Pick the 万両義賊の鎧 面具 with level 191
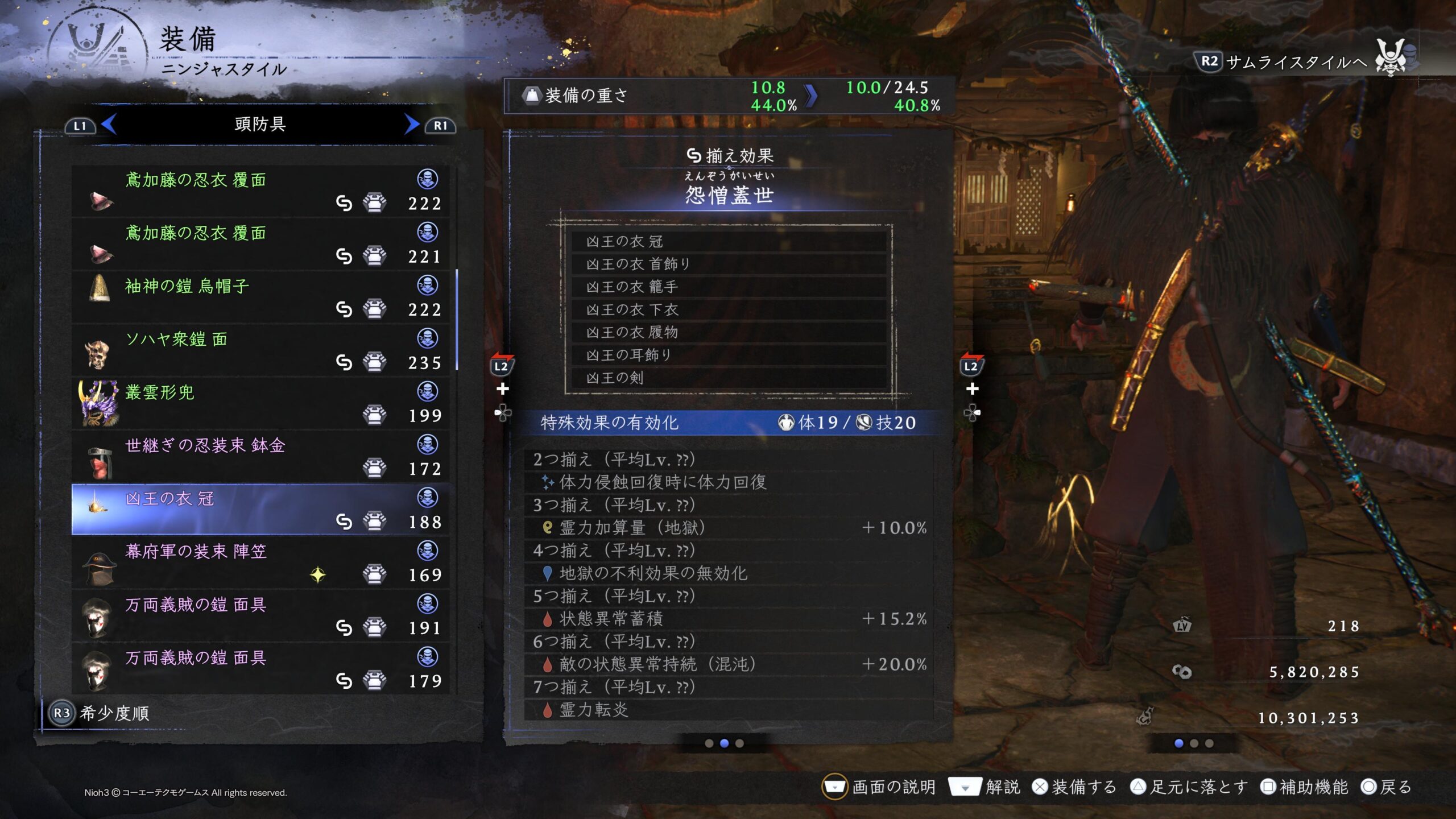 pyautogui.click(x=260, y=615)
